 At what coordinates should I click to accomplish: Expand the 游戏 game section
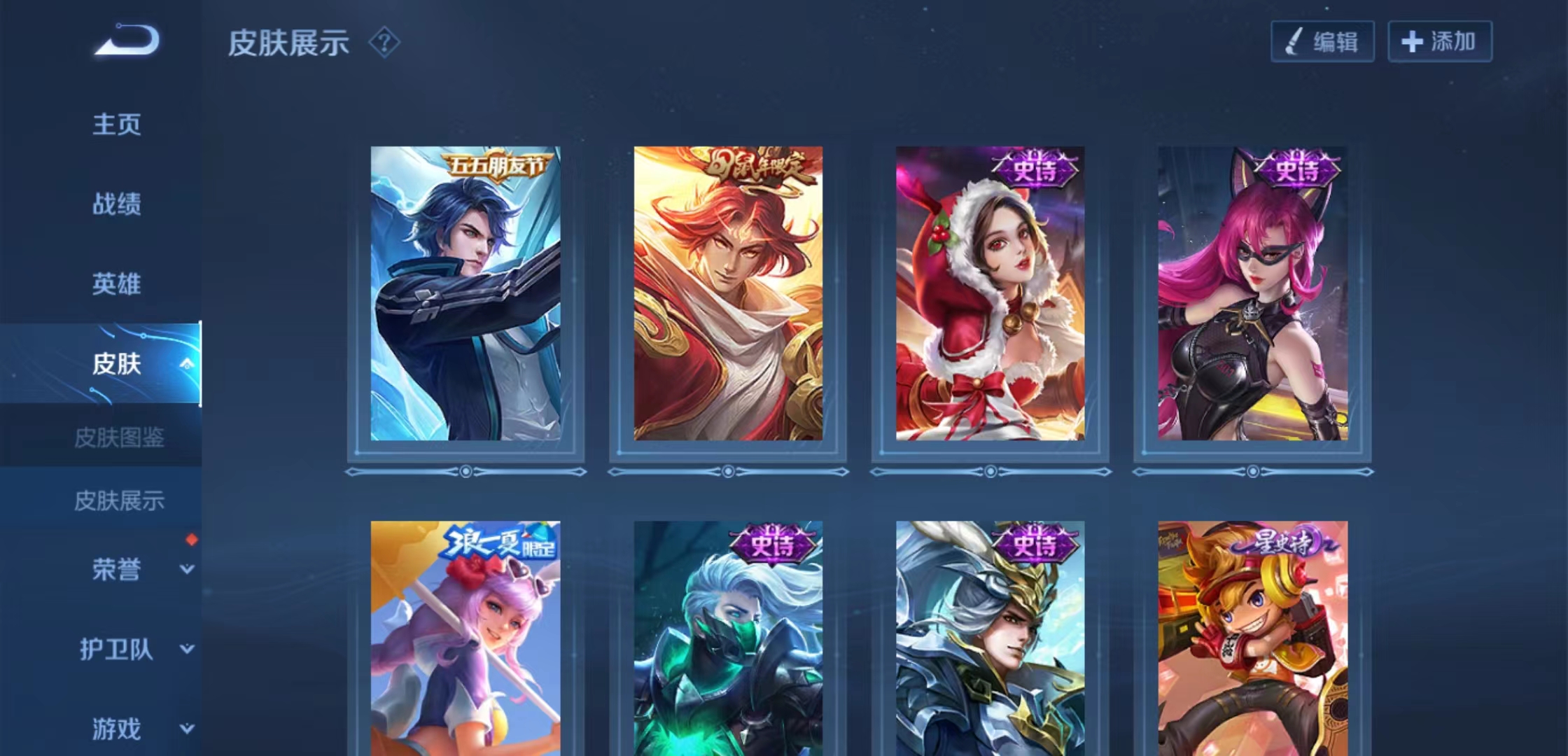[186, 729]
